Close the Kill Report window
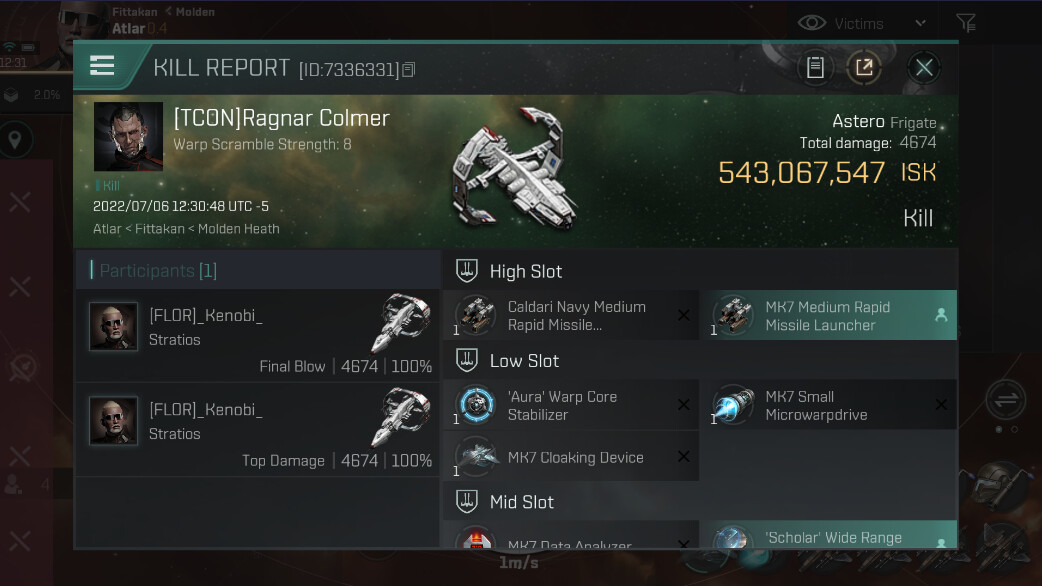 924,68
